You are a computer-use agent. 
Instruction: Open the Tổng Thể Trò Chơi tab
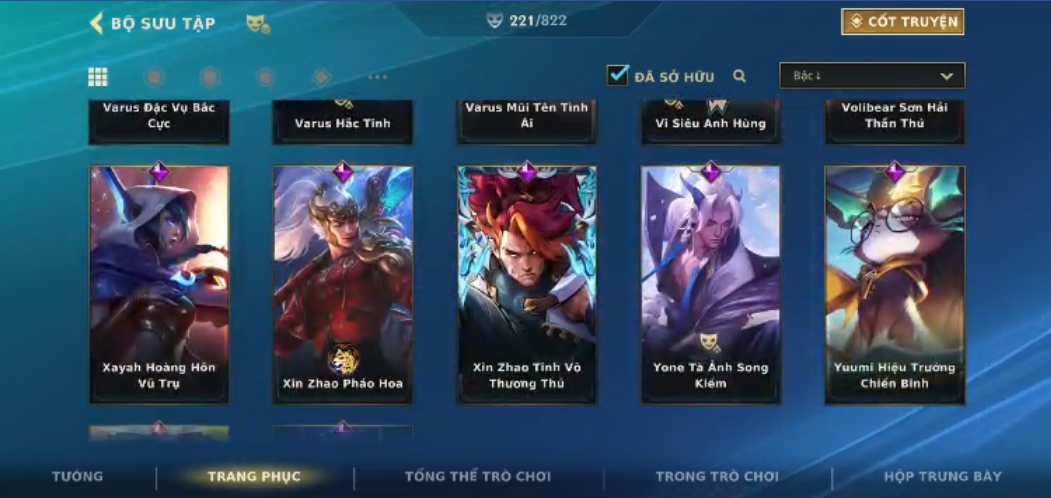478,477
